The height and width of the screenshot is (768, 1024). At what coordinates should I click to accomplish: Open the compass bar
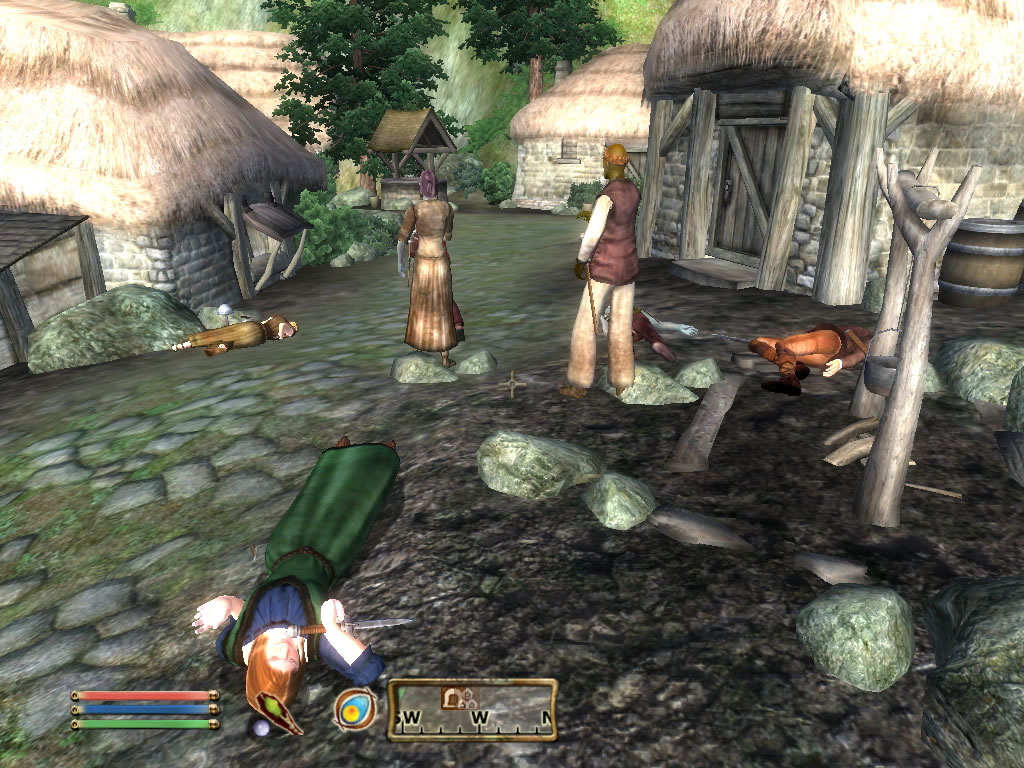pos(472,710)
